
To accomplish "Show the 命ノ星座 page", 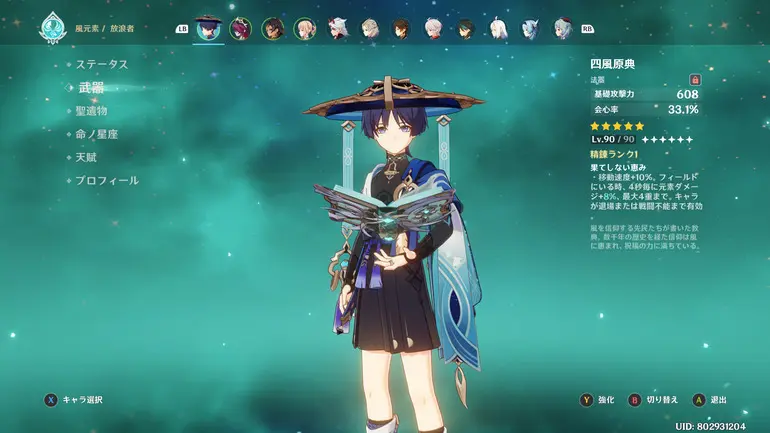I will click(98, 133).
